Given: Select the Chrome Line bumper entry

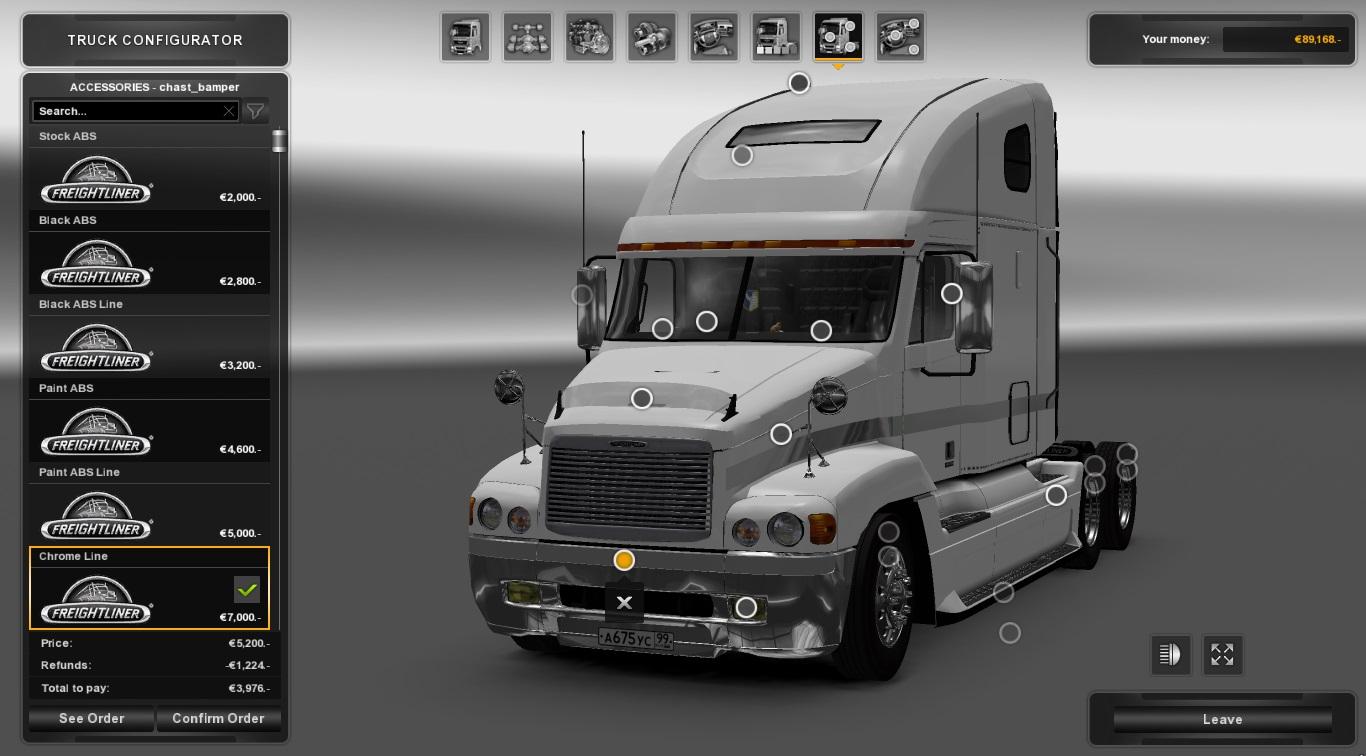Looking at the screenshot, I should click(x=149, y=598).
